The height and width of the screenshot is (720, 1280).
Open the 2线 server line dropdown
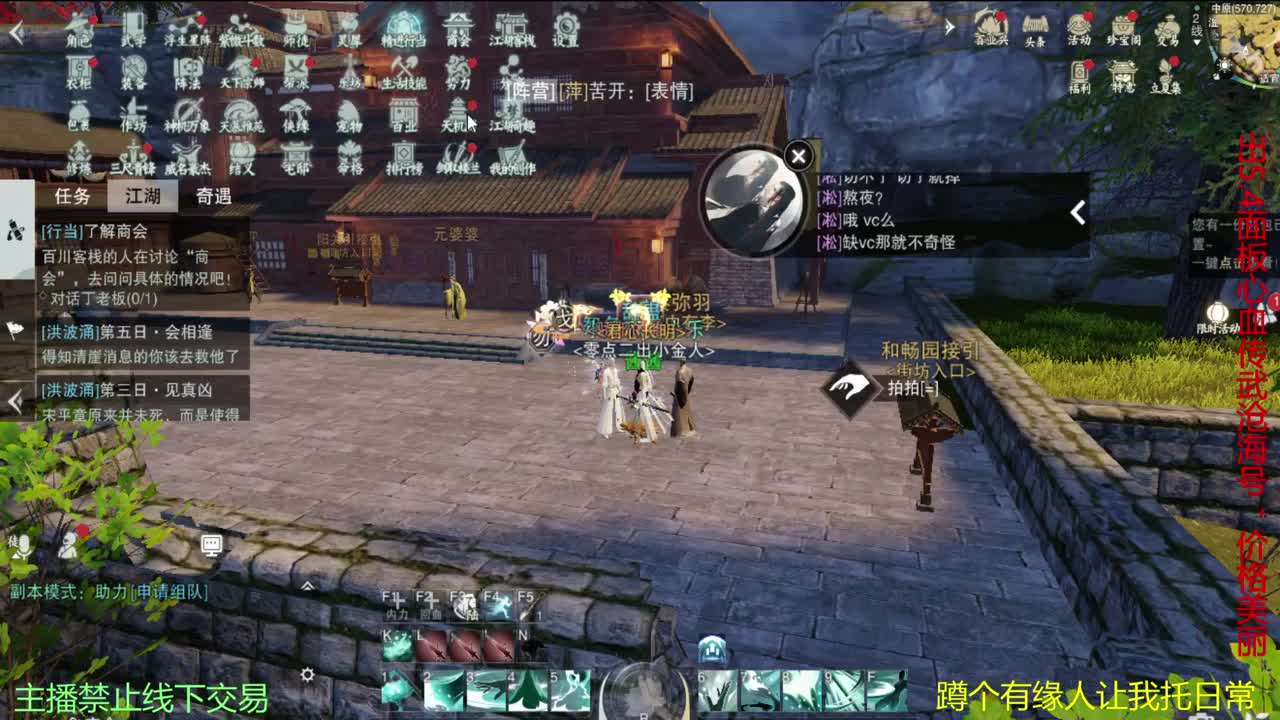coord(1196,25)
